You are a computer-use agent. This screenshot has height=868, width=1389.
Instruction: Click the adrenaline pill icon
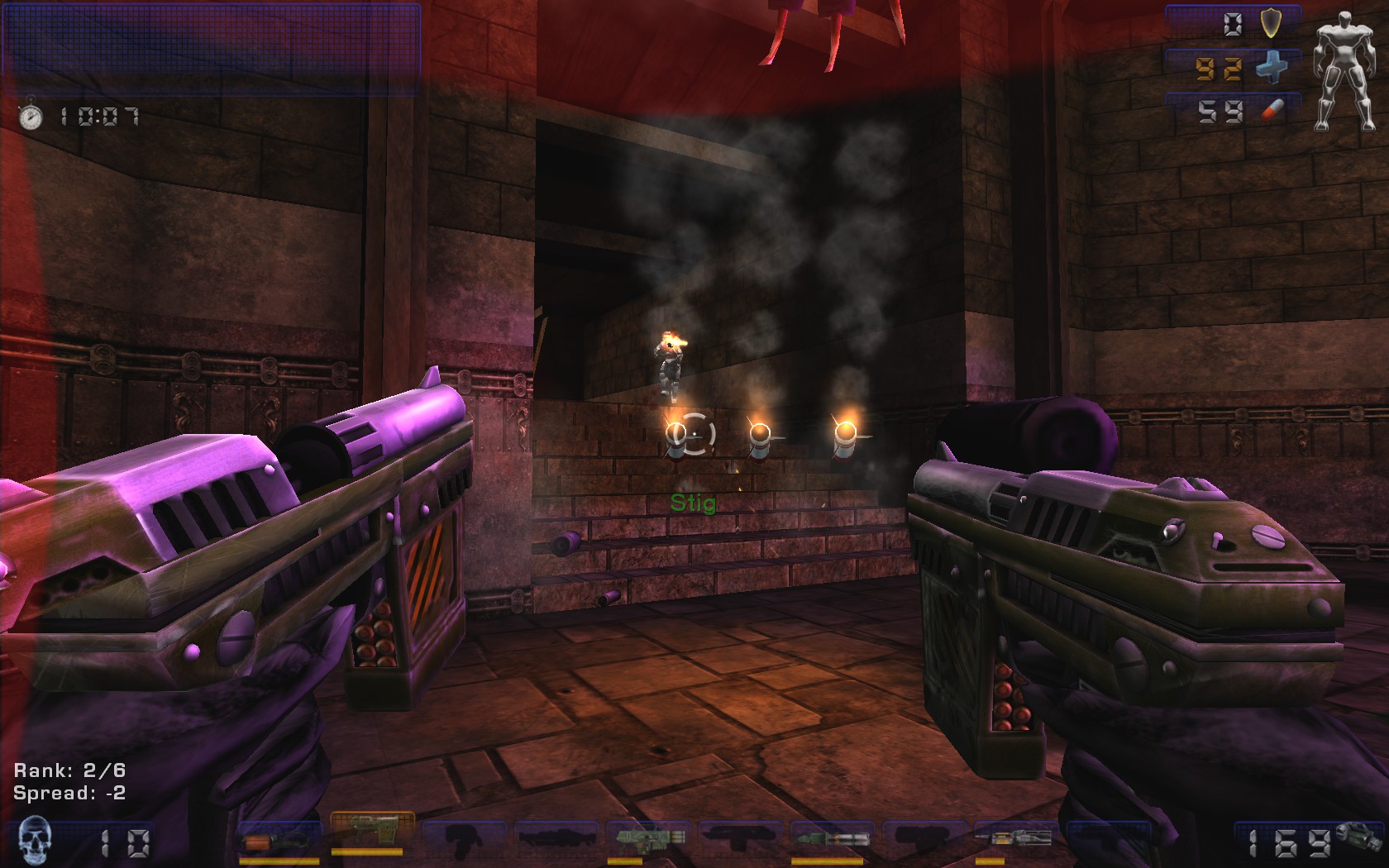pos(1271,111)
